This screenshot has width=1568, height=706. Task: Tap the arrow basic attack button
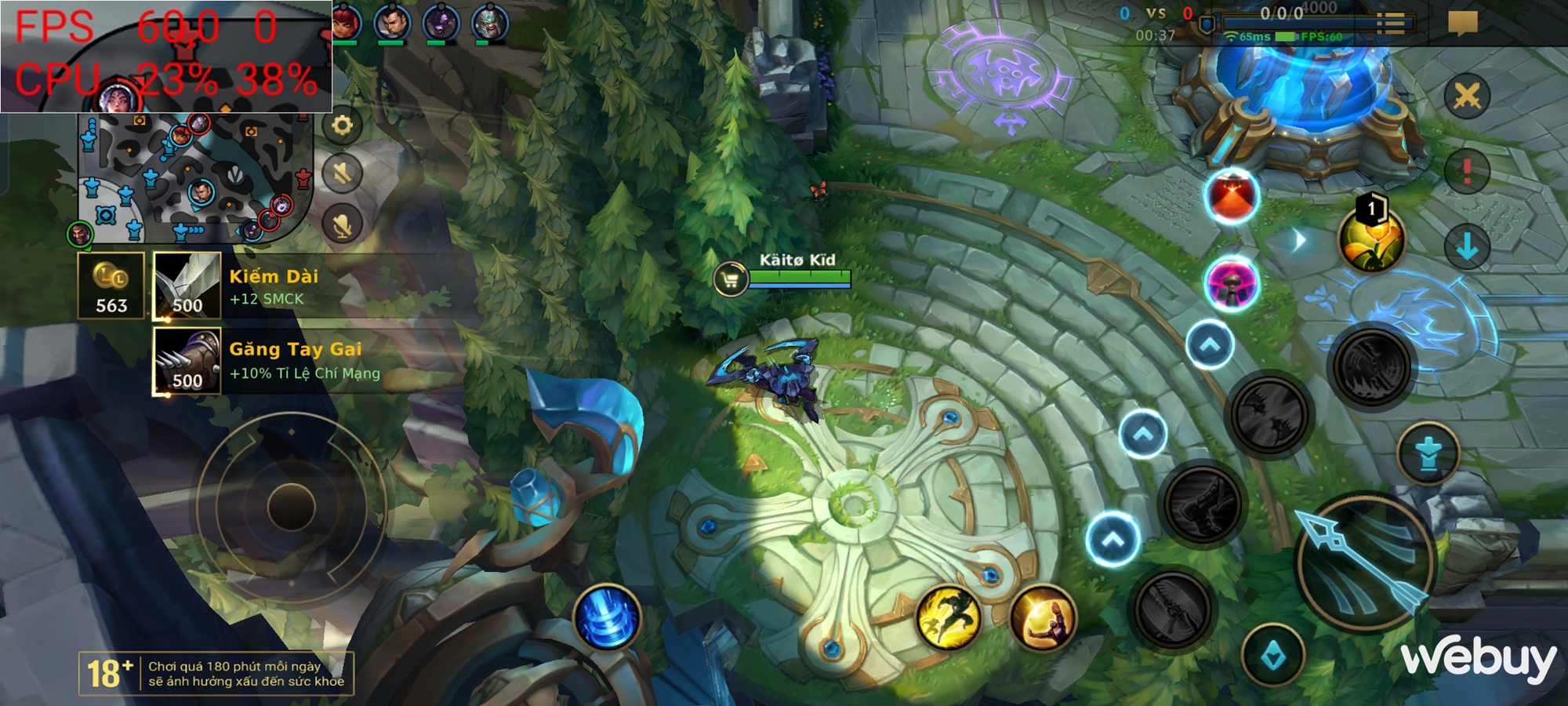pyautogui.click(x=1366, y=562)
